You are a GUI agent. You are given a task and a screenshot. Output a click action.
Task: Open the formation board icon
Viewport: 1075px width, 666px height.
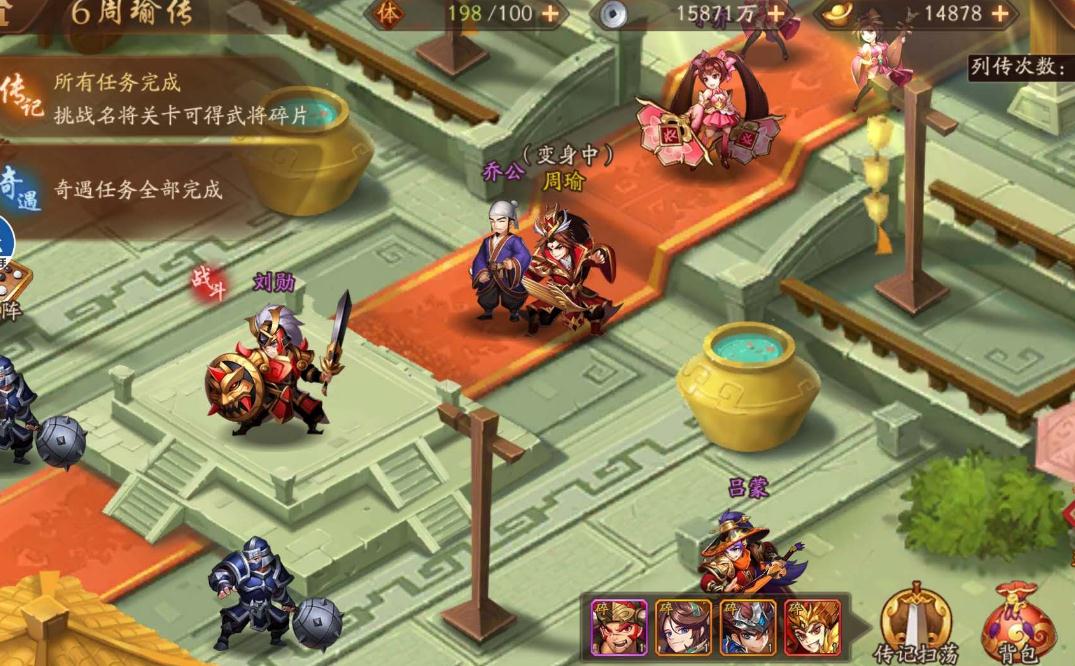(x=12, y=288)
